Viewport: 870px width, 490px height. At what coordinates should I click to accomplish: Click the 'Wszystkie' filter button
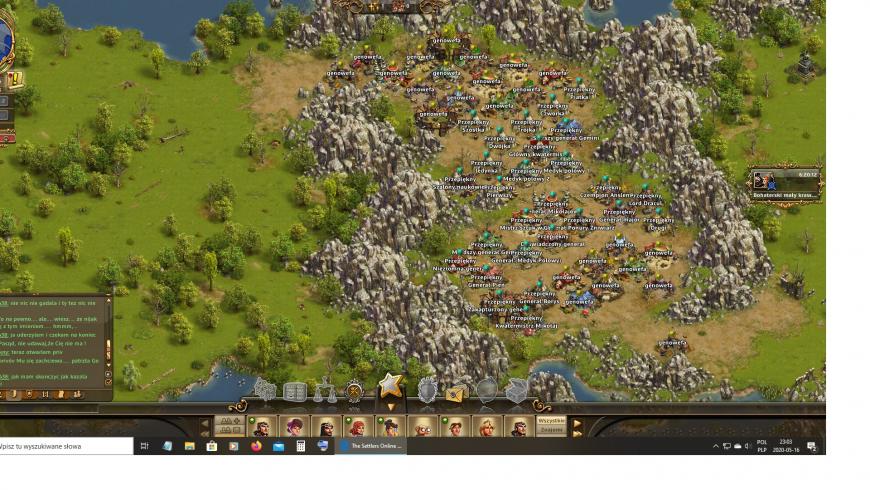552,421
